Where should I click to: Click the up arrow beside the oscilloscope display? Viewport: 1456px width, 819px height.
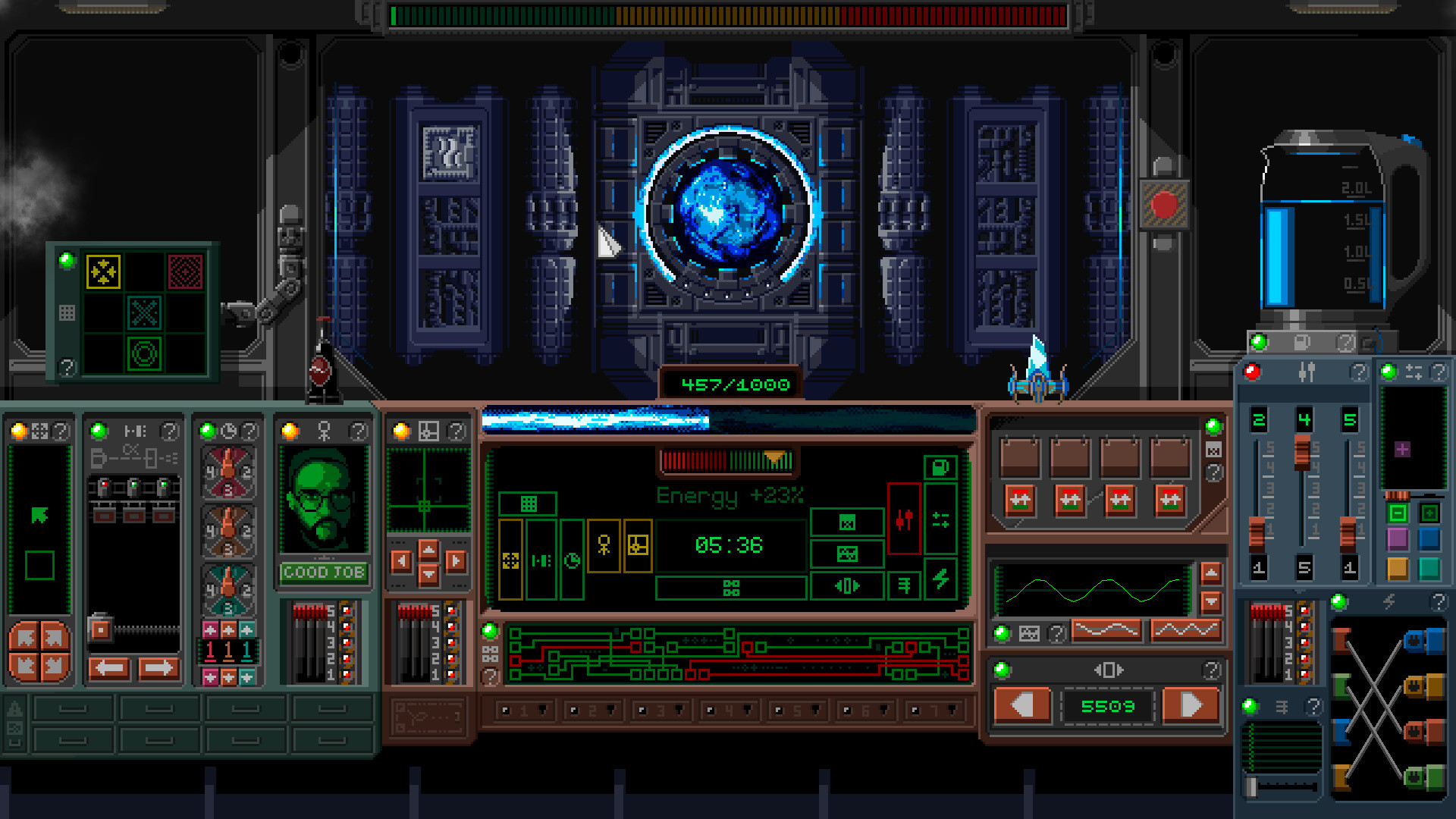pos(1210,573)
